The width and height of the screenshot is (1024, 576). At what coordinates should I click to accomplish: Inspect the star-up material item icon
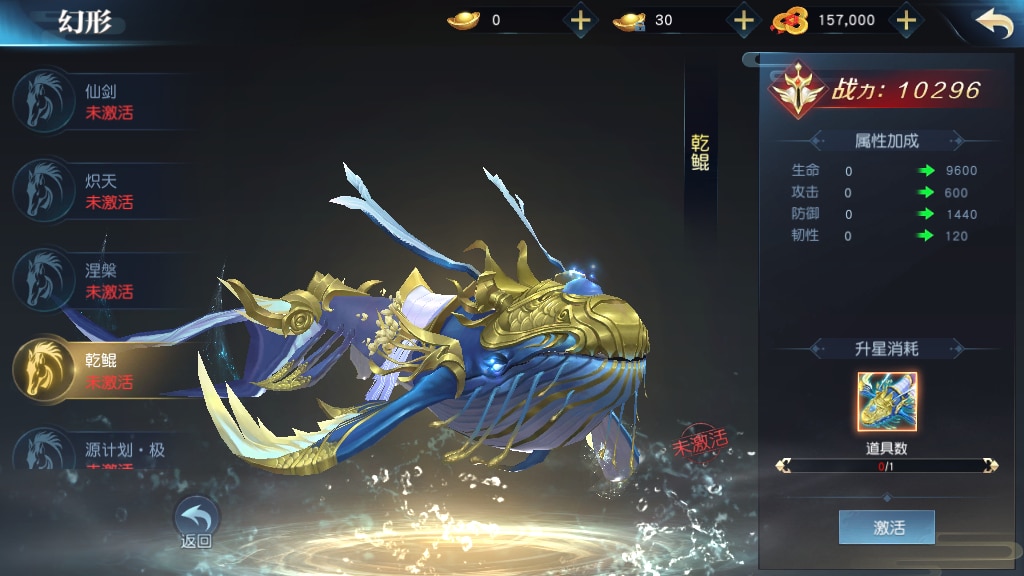pyautogui.click(x=886, y=402)
